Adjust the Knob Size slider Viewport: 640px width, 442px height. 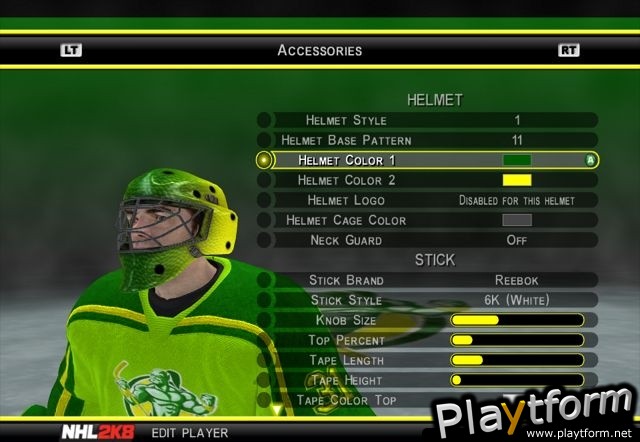tap(516, 320)
